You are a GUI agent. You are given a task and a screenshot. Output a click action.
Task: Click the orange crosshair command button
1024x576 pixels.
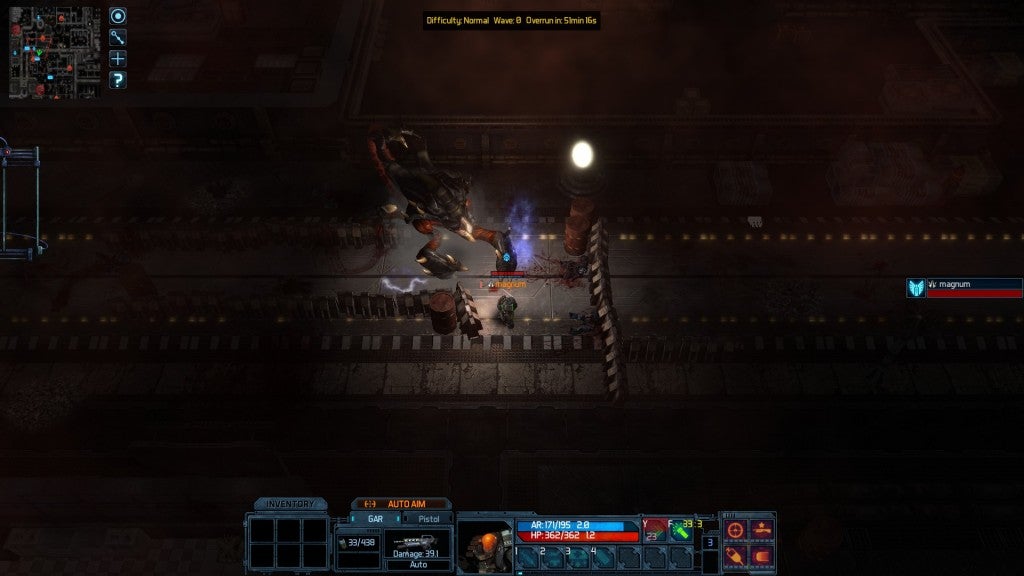click(x=736, y=530)
